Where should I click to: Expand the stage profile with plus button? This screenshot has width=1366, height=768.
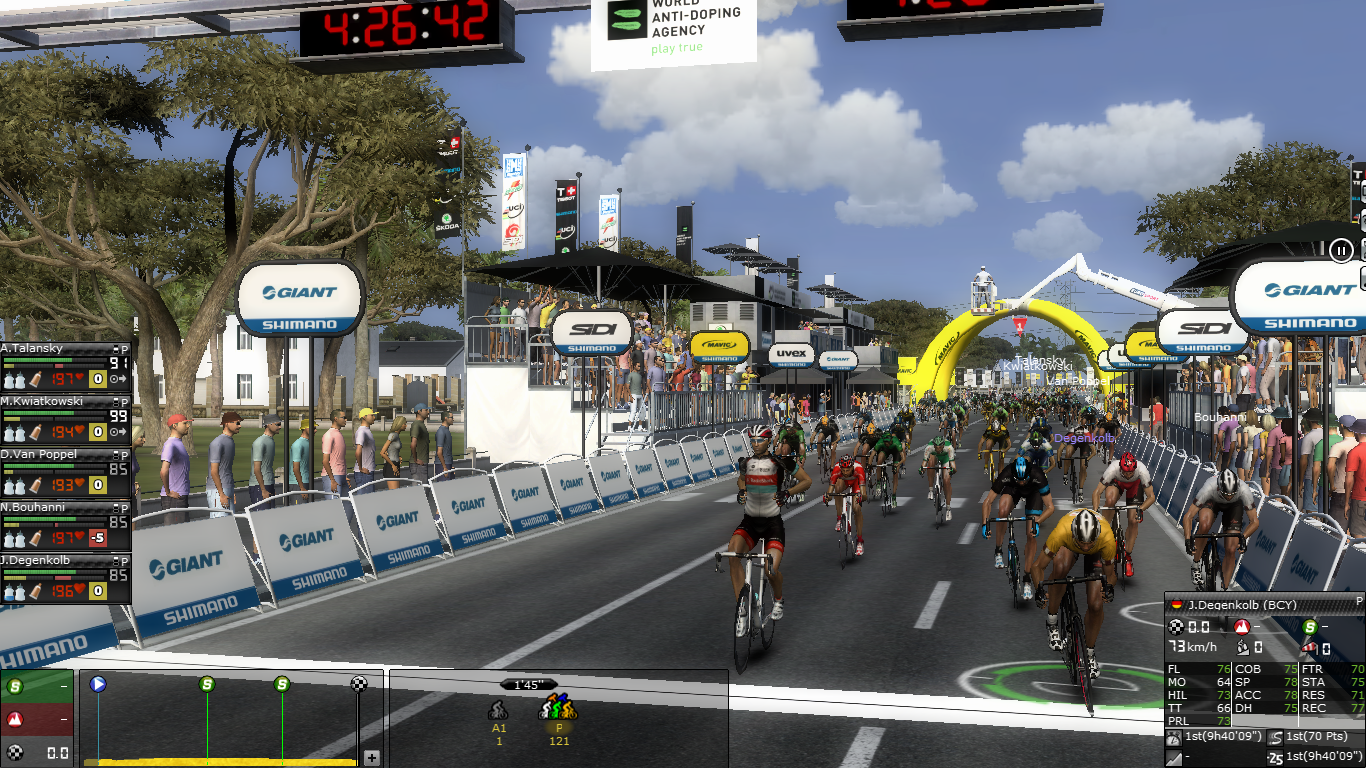pyautogui.click(x=372, y=758)
